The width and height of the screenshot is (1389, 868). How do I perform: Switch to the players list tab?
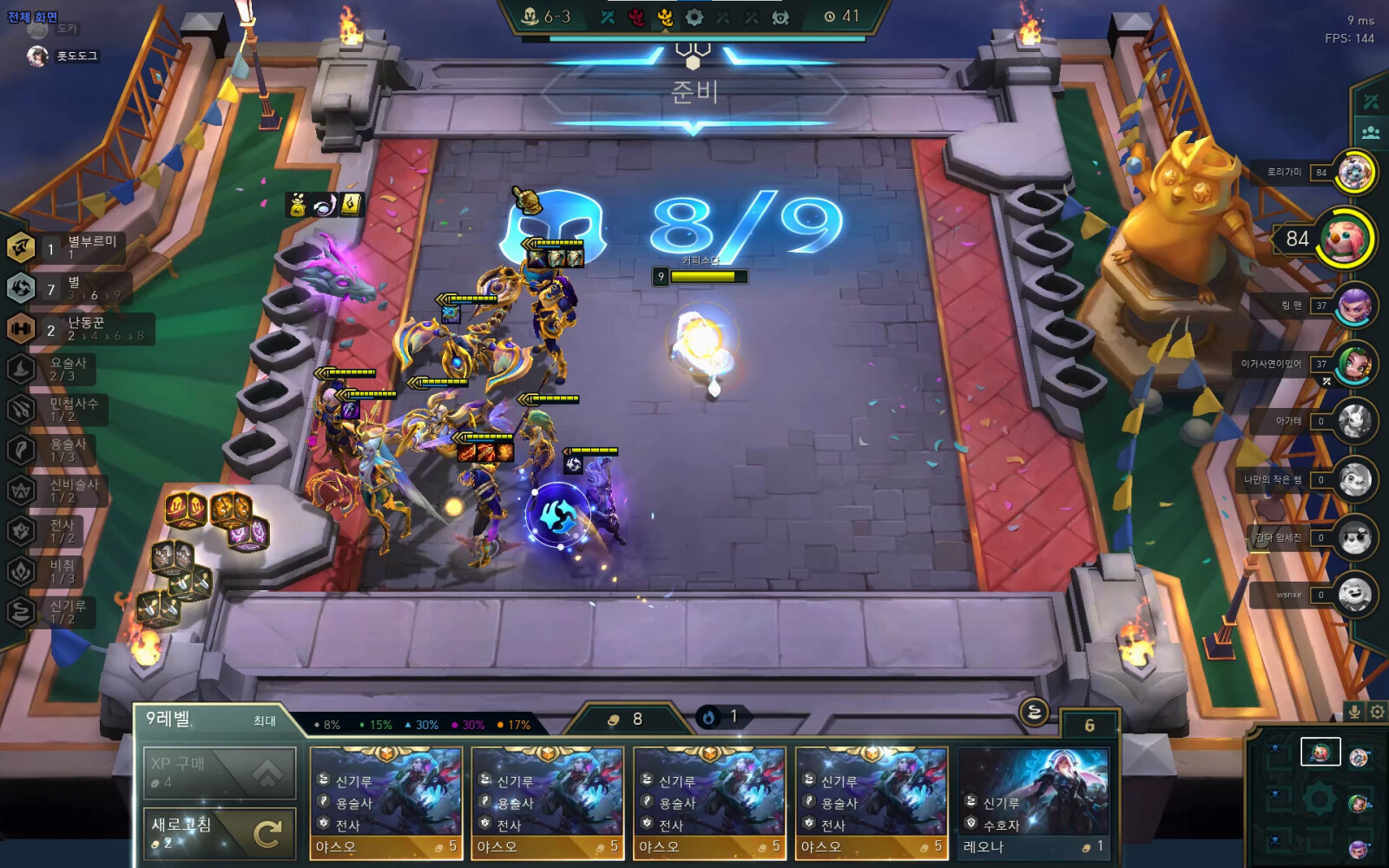(1371, 133)
